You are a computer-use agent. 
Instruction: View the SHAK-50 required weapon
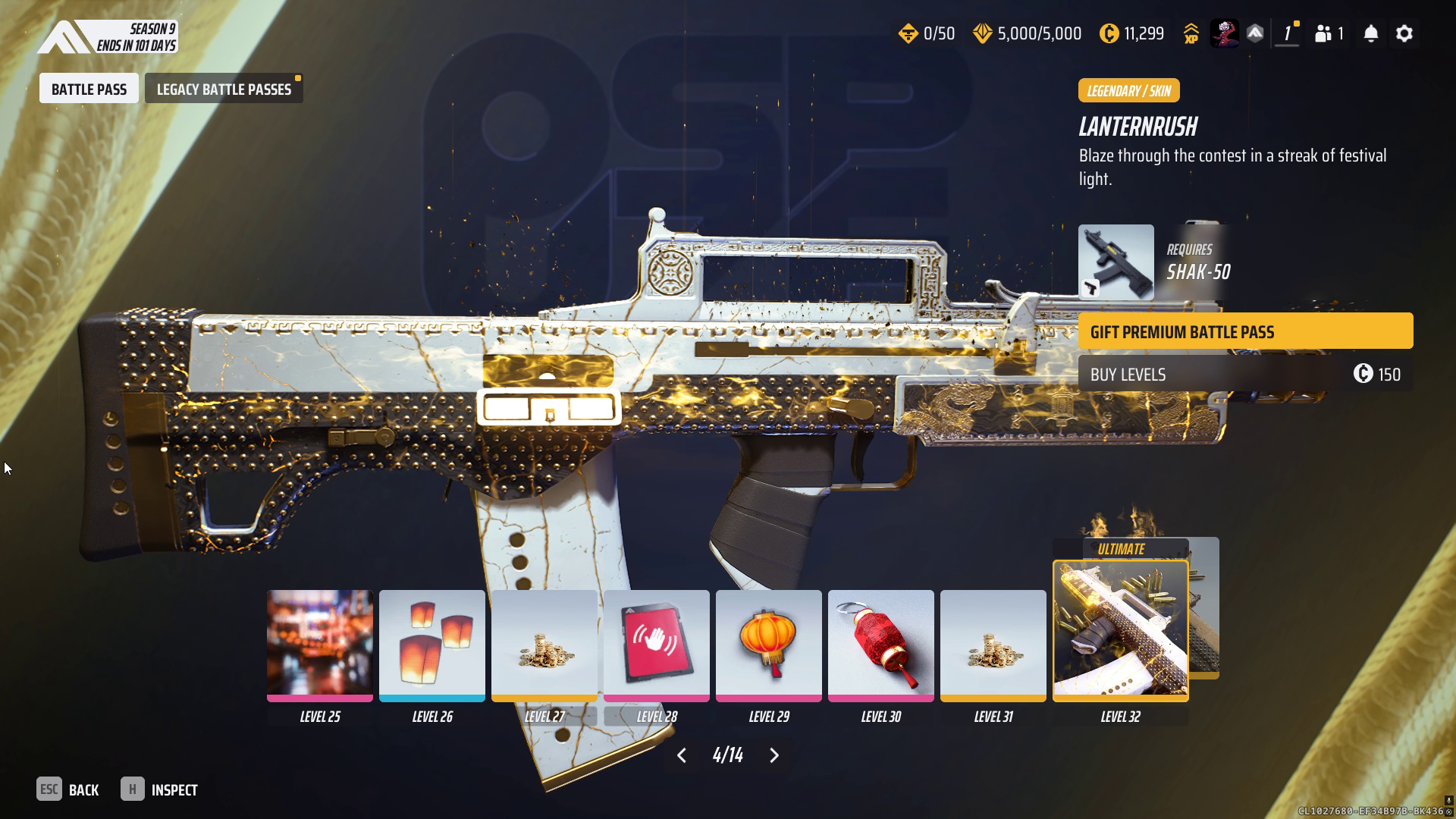click(1116, 262)
